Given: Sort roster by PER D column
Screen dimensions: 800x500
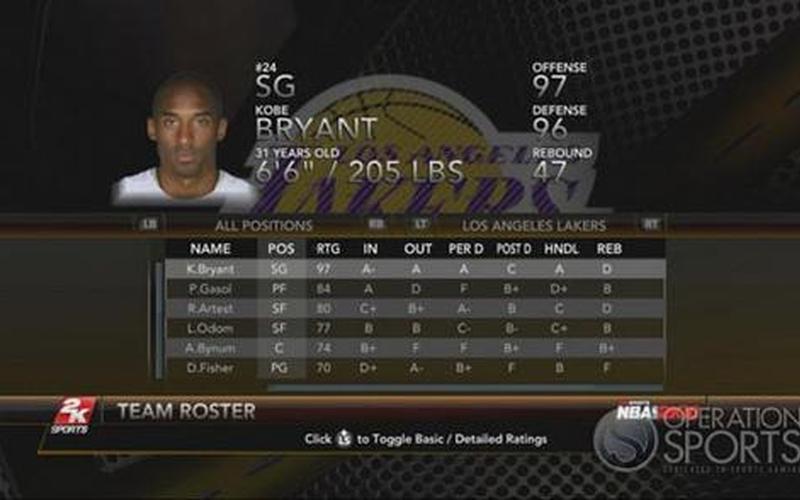Looking at the screenshot, I should point(465,248).
